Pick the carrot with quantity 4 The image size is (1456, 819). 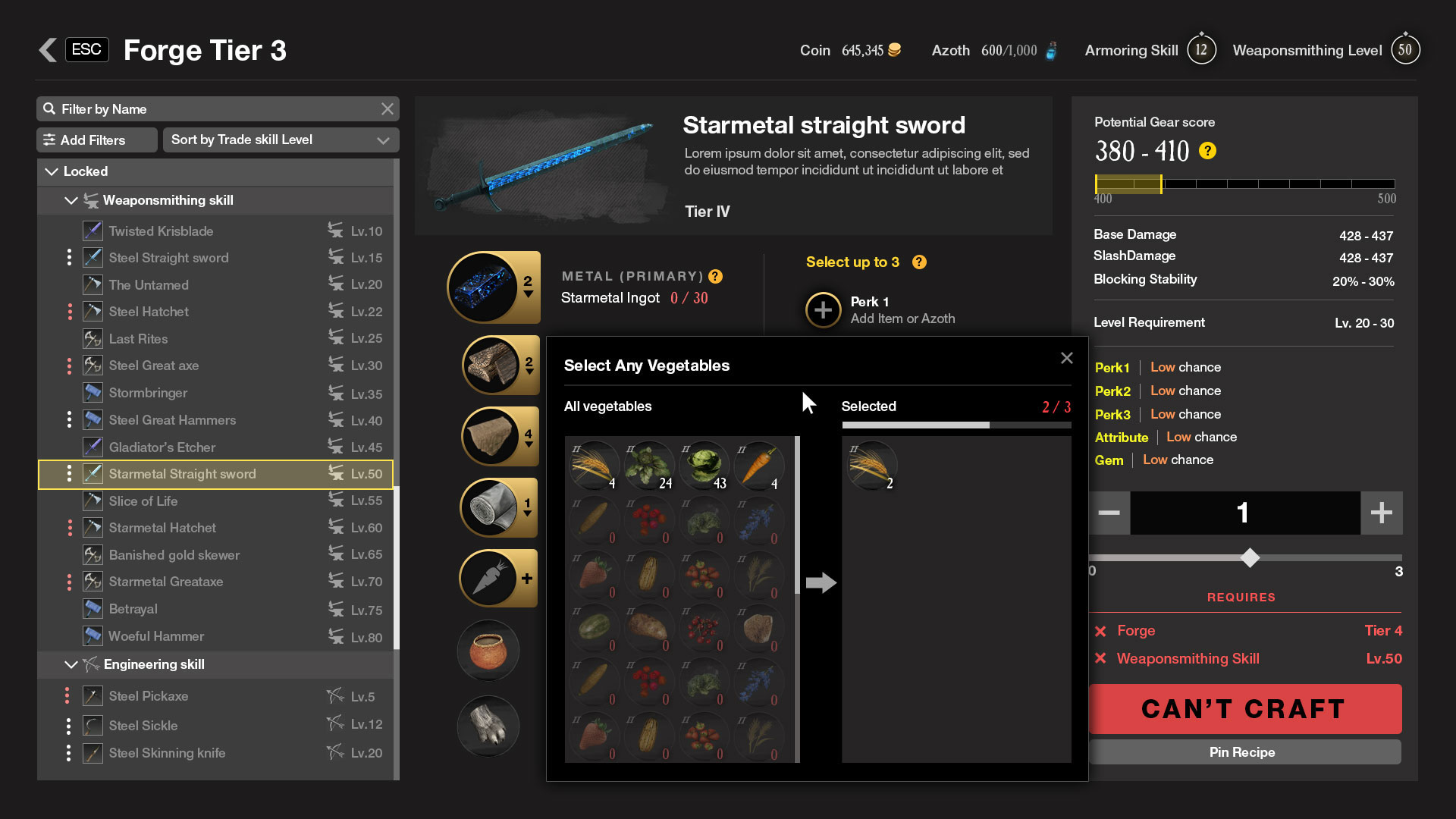[758, 465]
